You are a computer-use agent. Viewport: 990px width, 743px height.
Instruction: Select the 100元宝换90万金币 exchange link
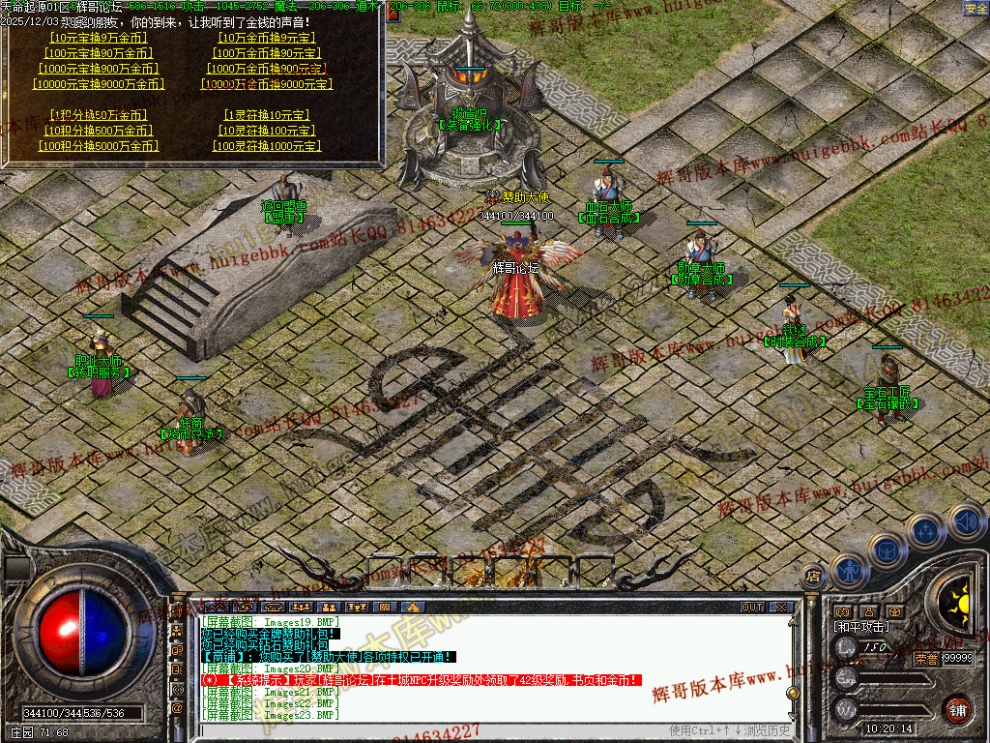point(96,53)
